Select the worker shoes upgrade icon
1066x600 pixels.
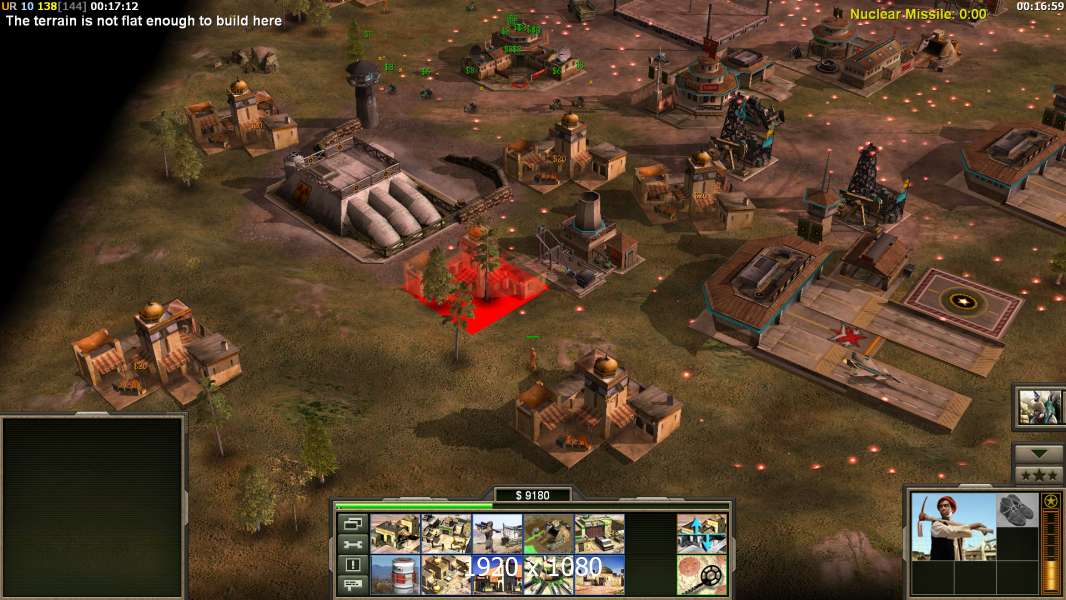(x=1017, y=509)
